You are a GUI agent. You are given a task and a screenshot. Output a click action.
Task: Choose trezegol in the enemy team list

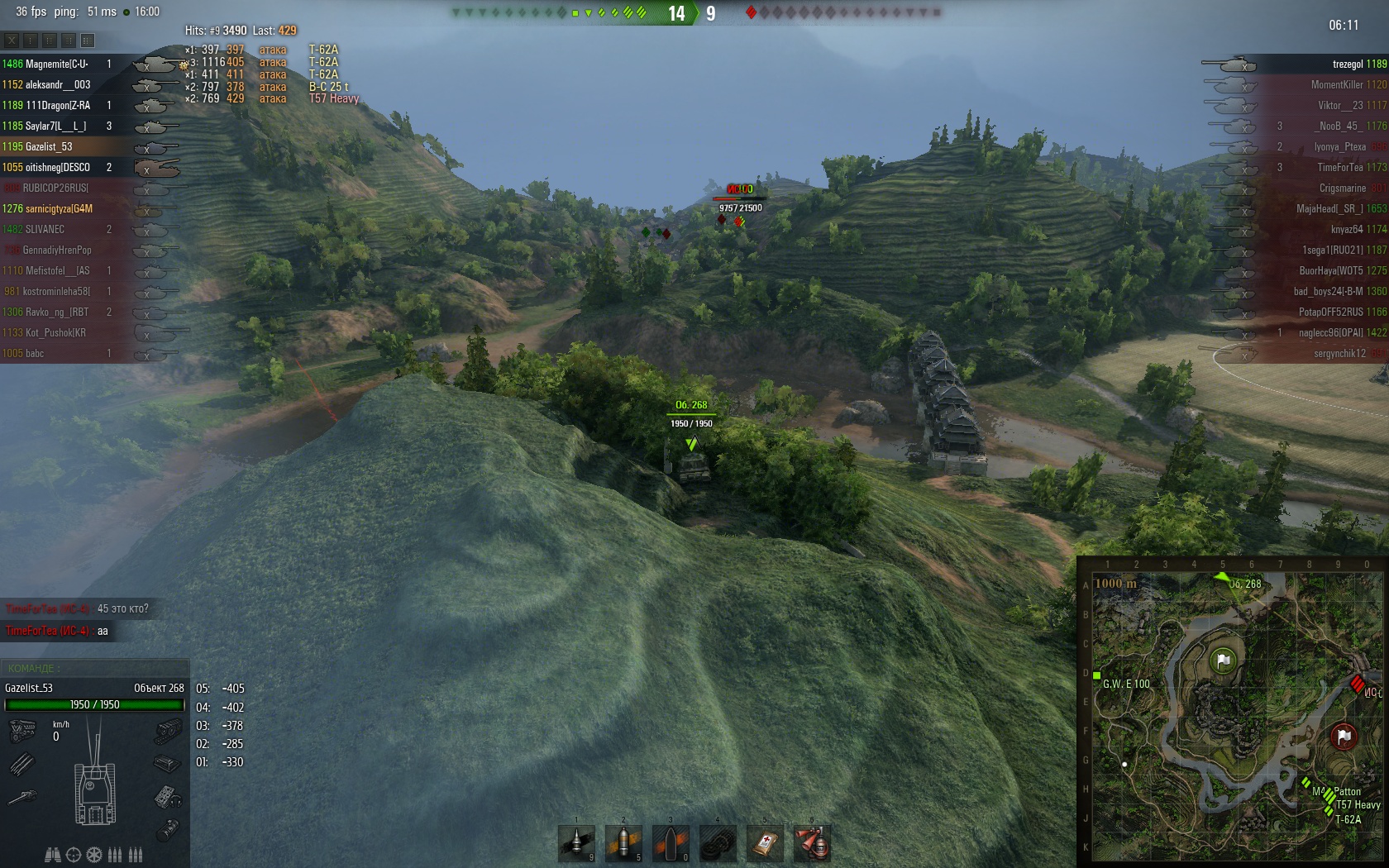pos(1348,64)
